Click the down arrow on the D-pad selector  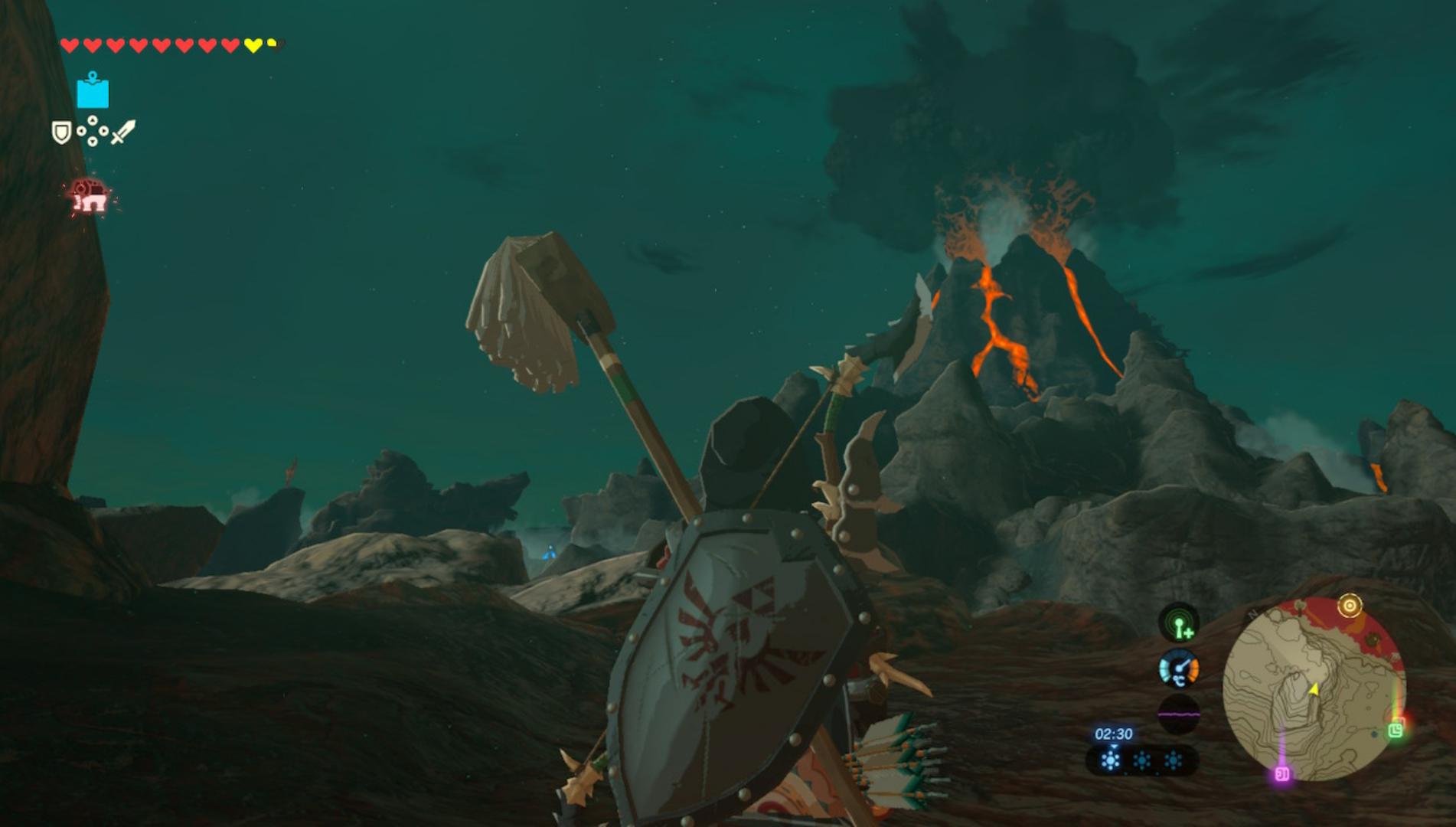point(93,141)
